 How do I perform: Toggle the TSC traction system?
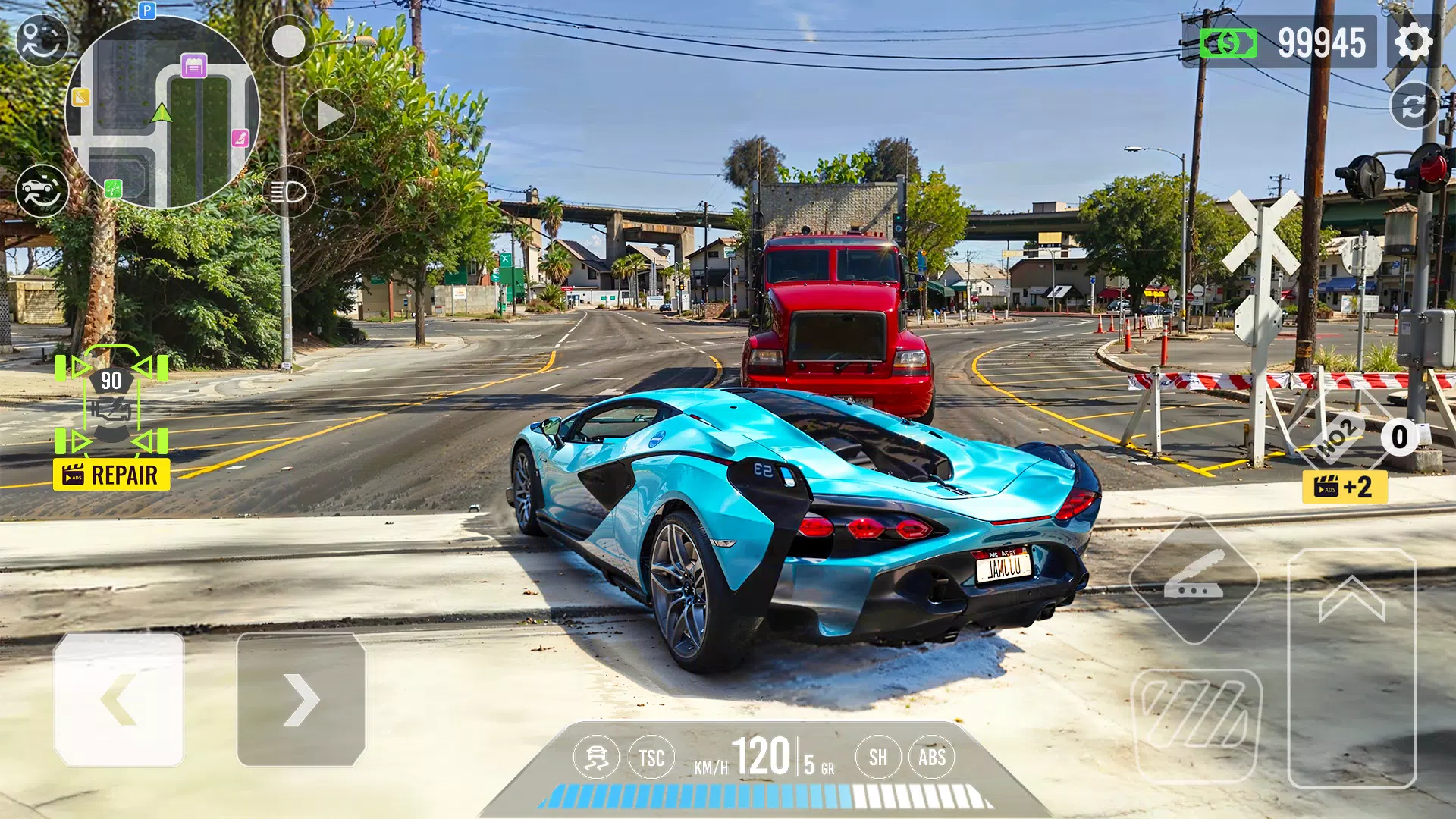coord(650,757)
